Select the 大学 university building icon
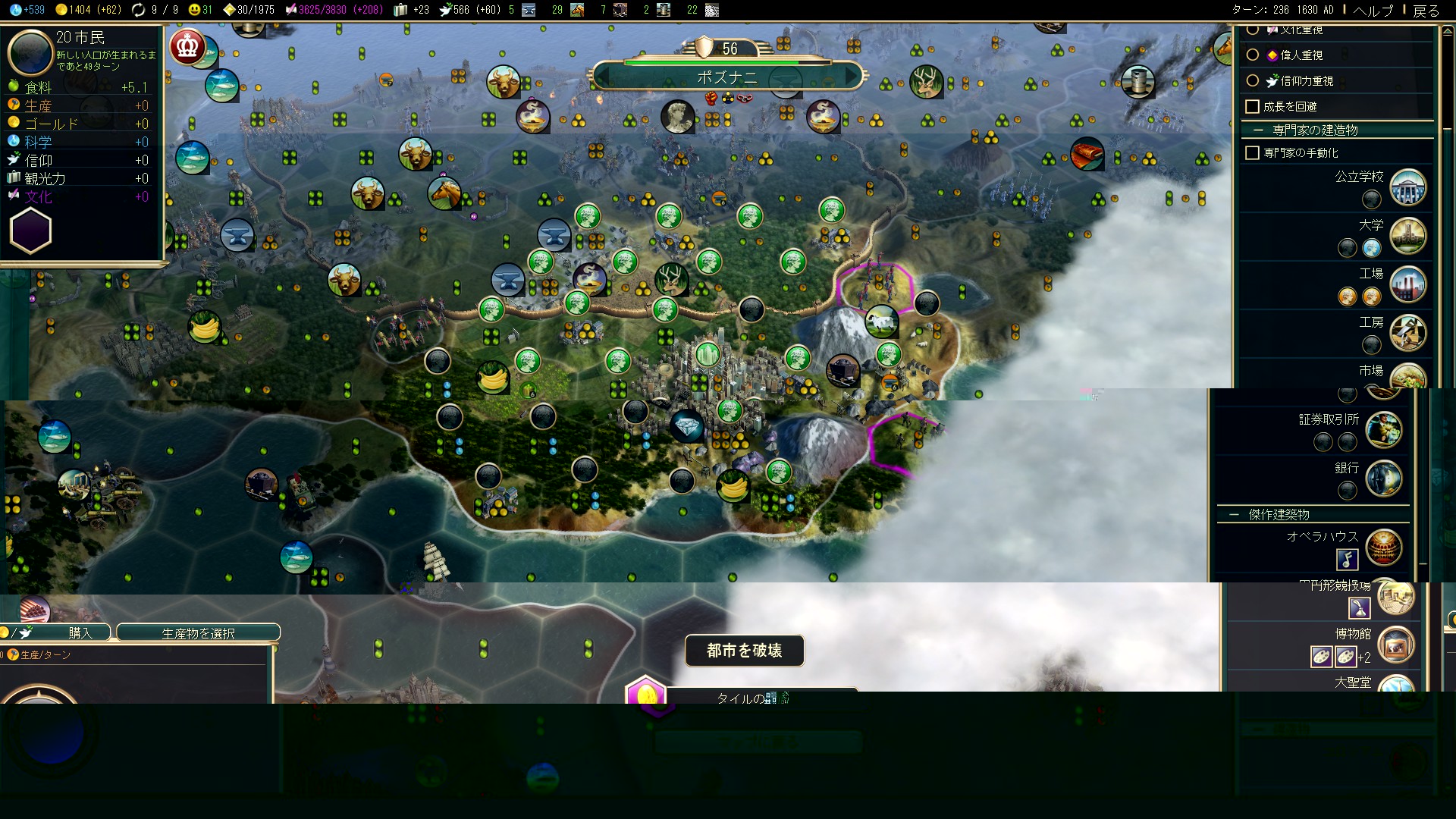The width and height of the screenshot is (1456, 819). click(1407, 236)
